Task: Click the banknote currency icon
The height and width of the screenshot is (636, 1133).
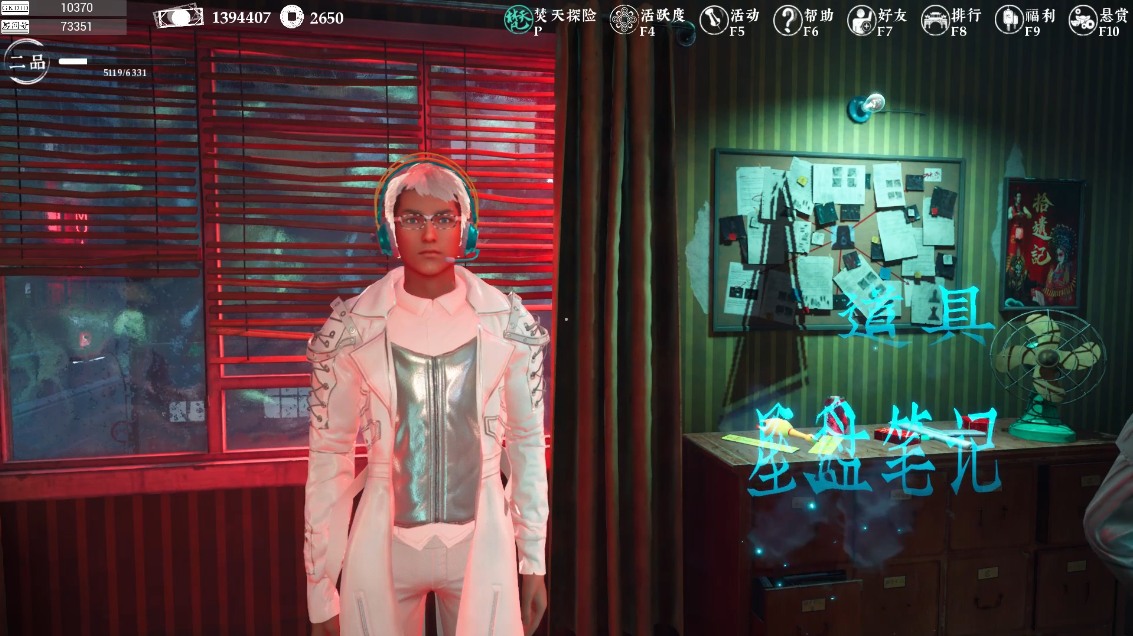Action: (179, 17)
